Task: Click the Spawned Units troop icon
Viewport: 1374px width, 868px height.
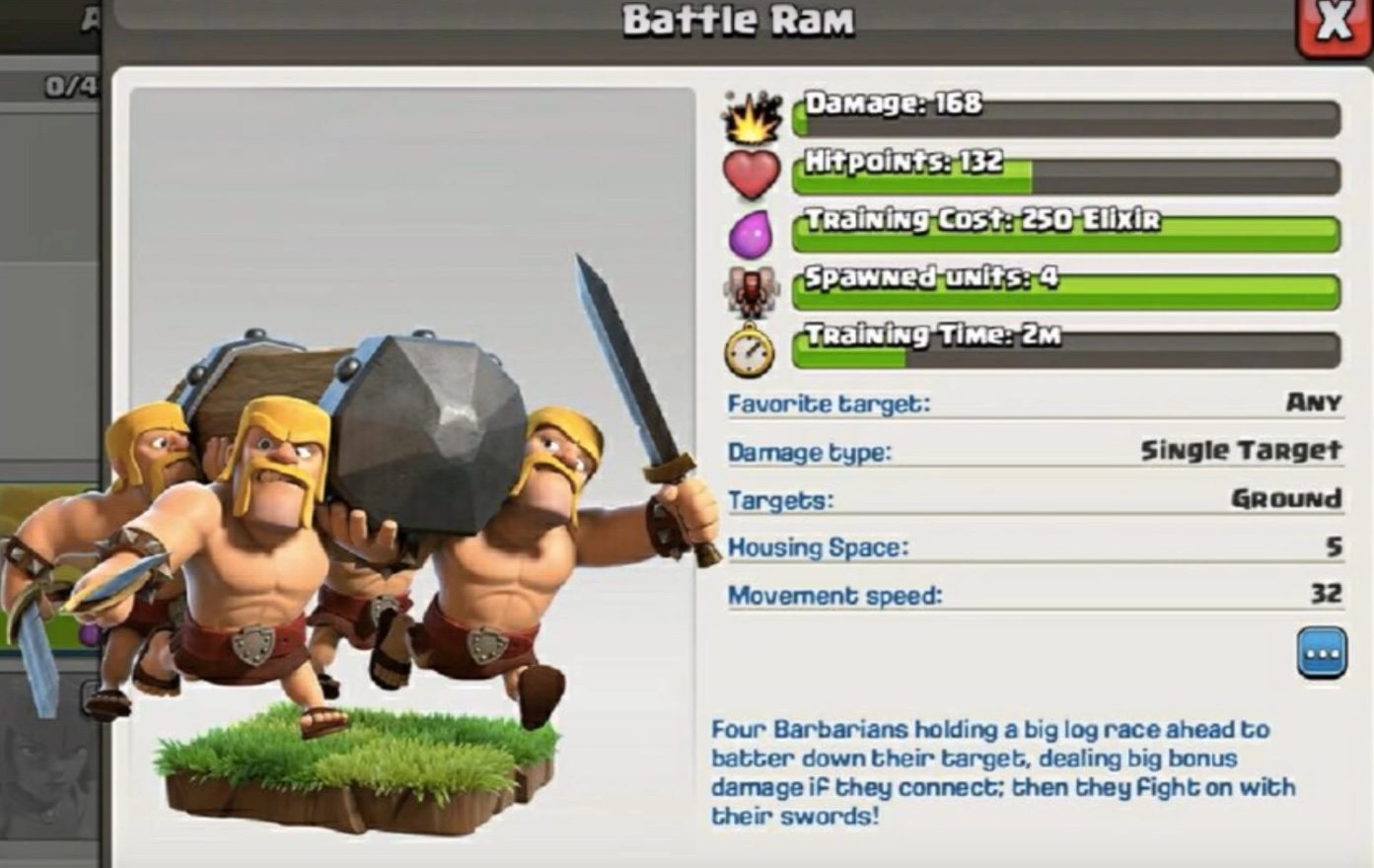Action: 752,289
